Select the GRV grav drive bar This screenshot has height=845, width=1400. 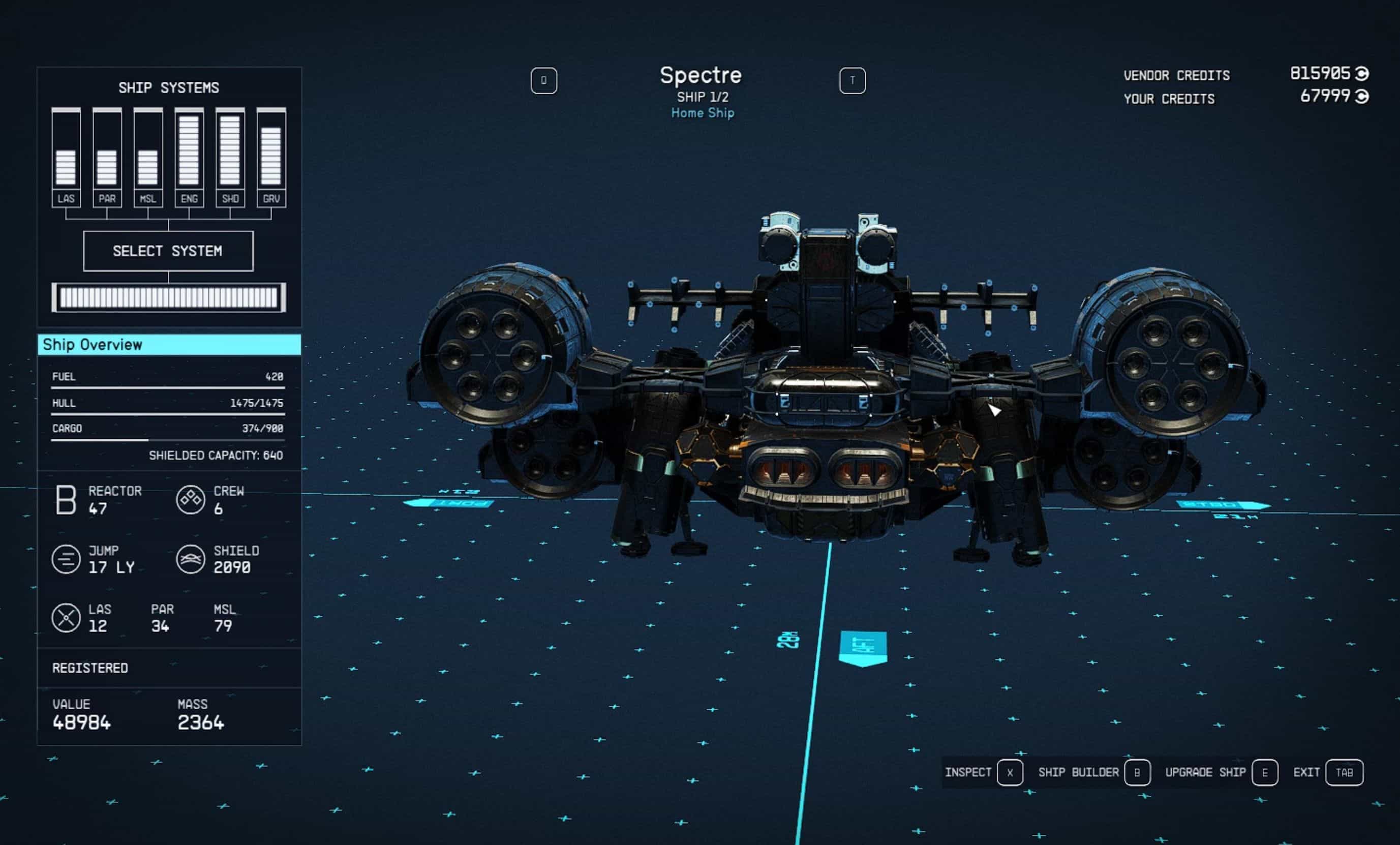[x=271, y=158]
